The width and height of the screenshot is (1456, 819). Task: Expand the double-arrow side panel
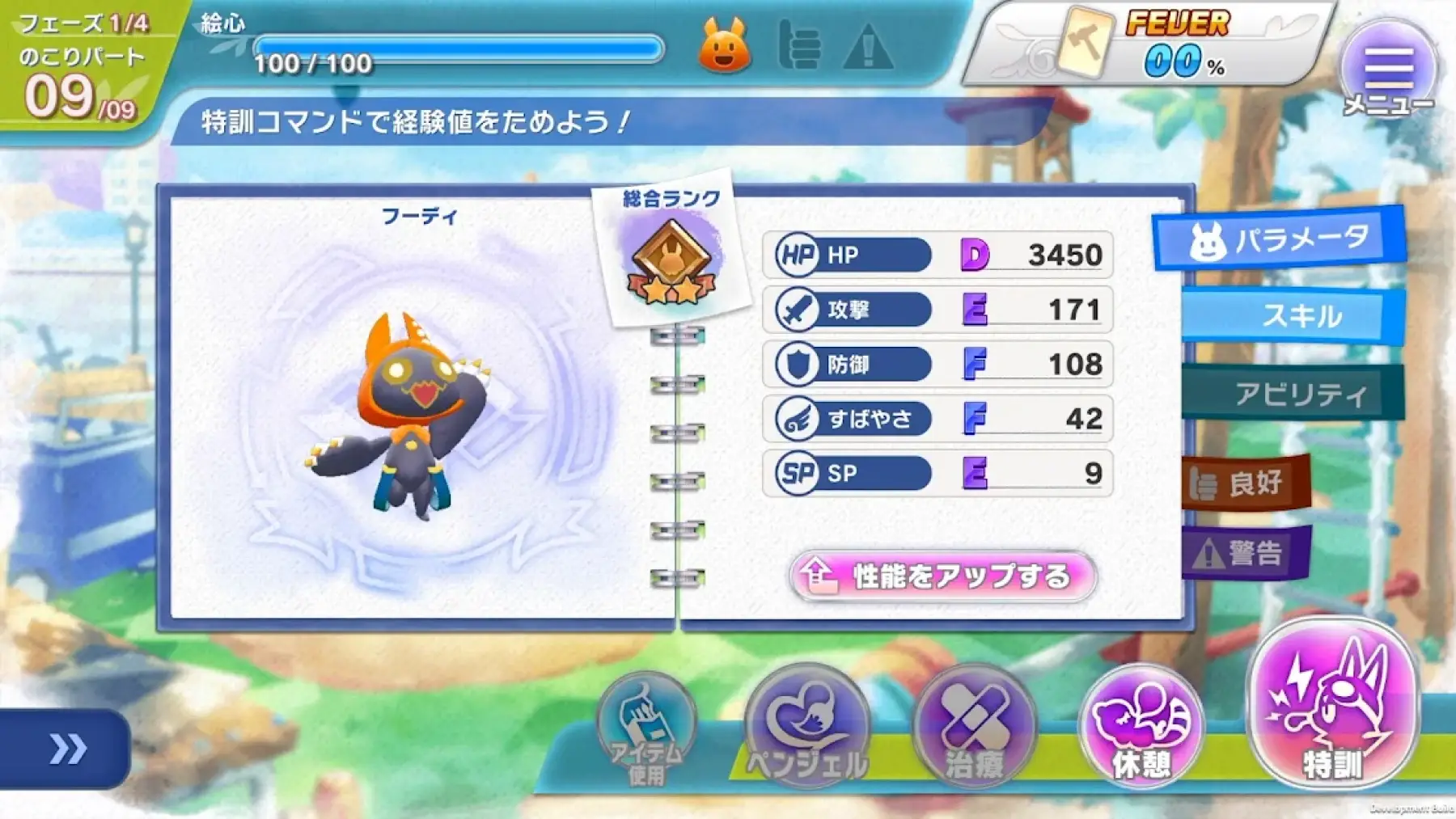66,749
